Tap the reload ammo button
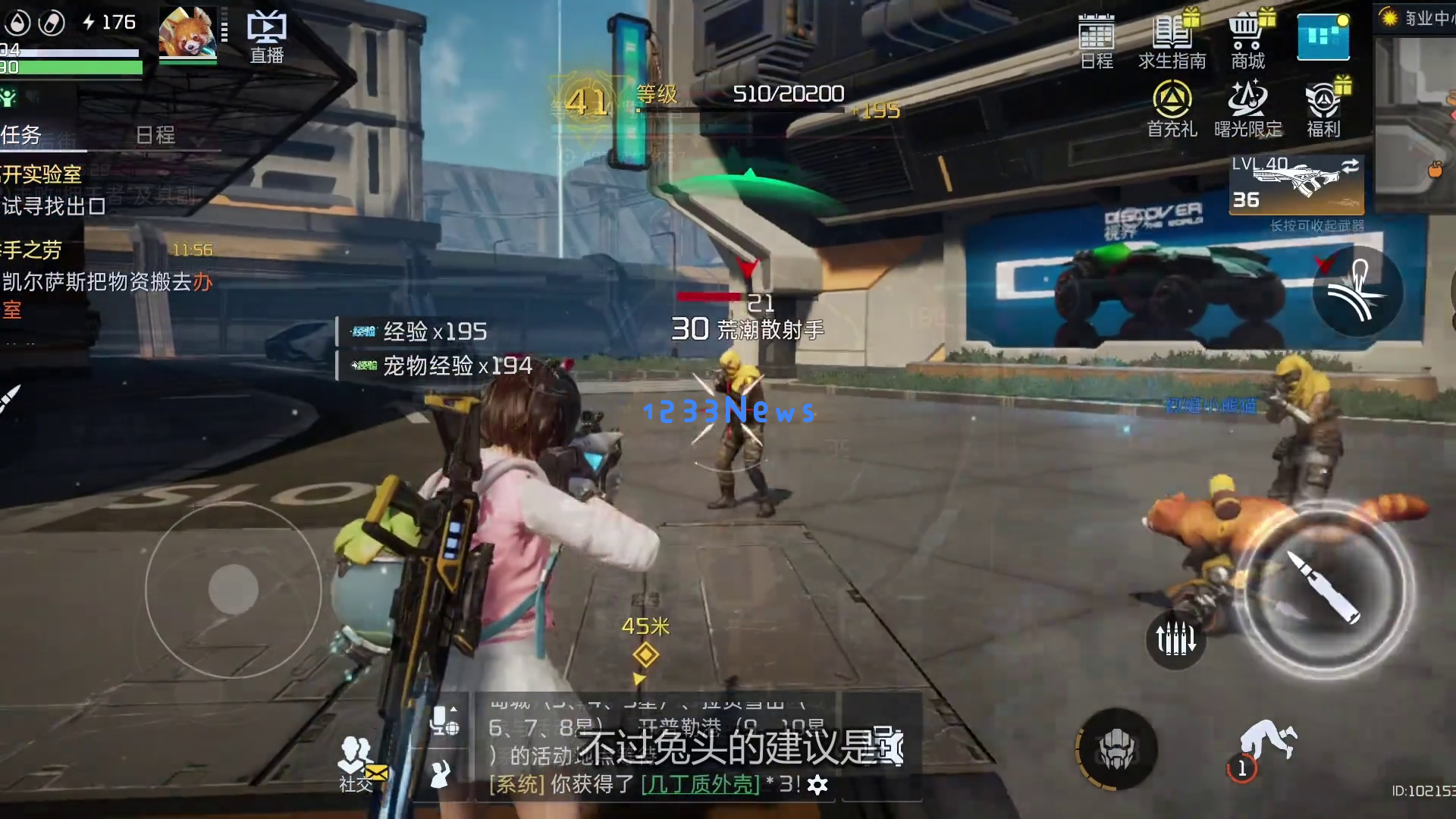The image size is (1456, 819). pyautogui.click(x=1175, y=639)
